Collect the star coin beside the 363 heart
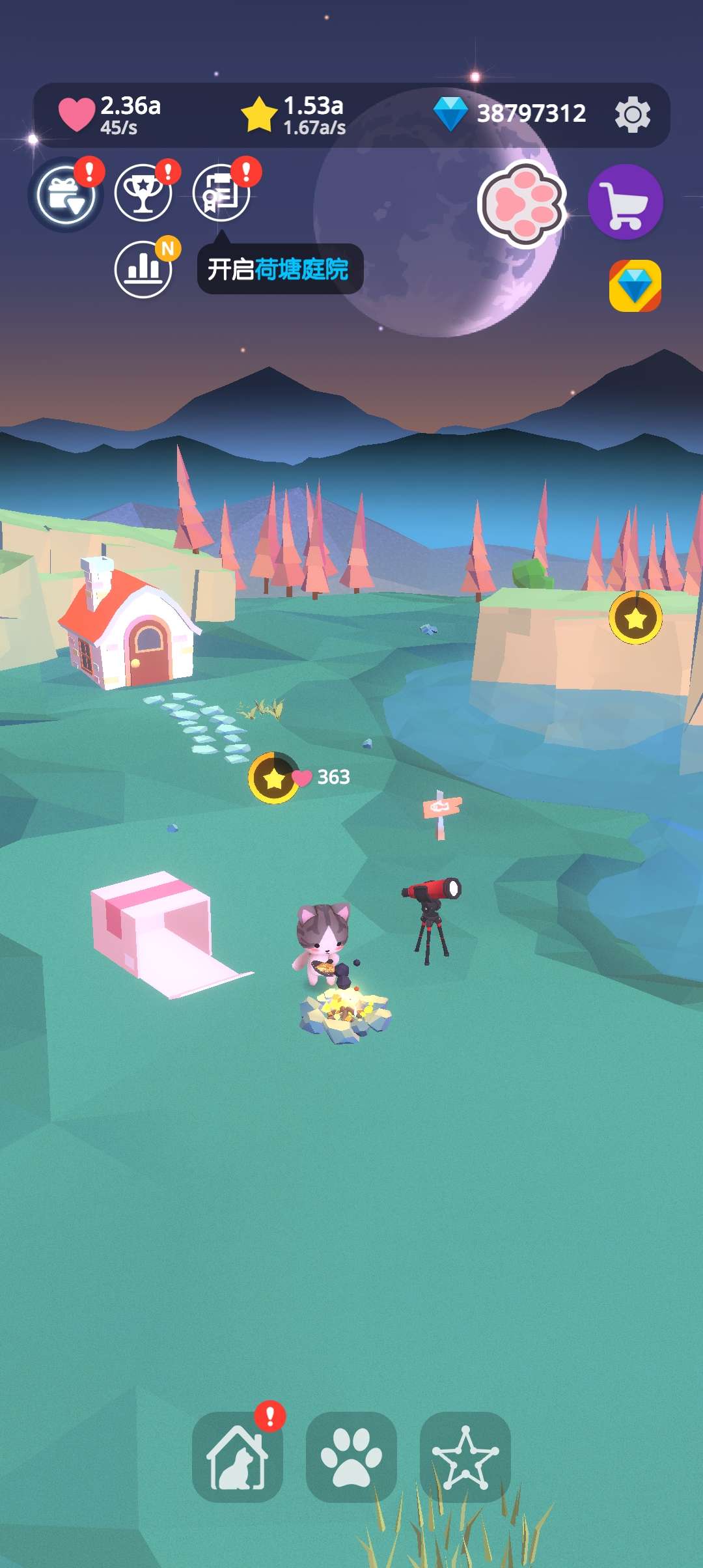This screenshot has width=703, height=1568. 273,778
